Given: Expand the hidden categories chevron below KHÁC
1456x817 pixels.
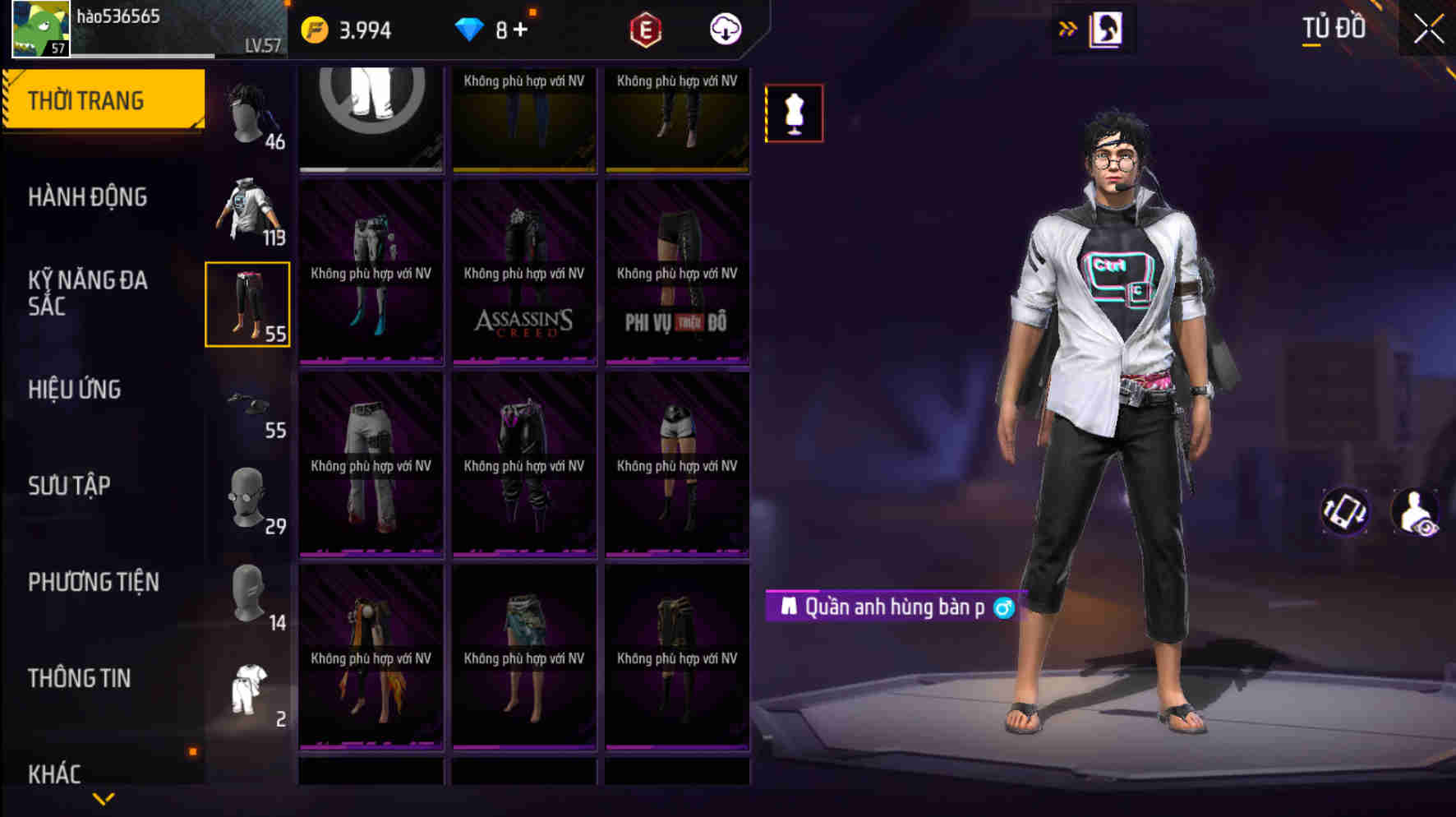Looking at the screenshot, I should [x=104, y=798].
